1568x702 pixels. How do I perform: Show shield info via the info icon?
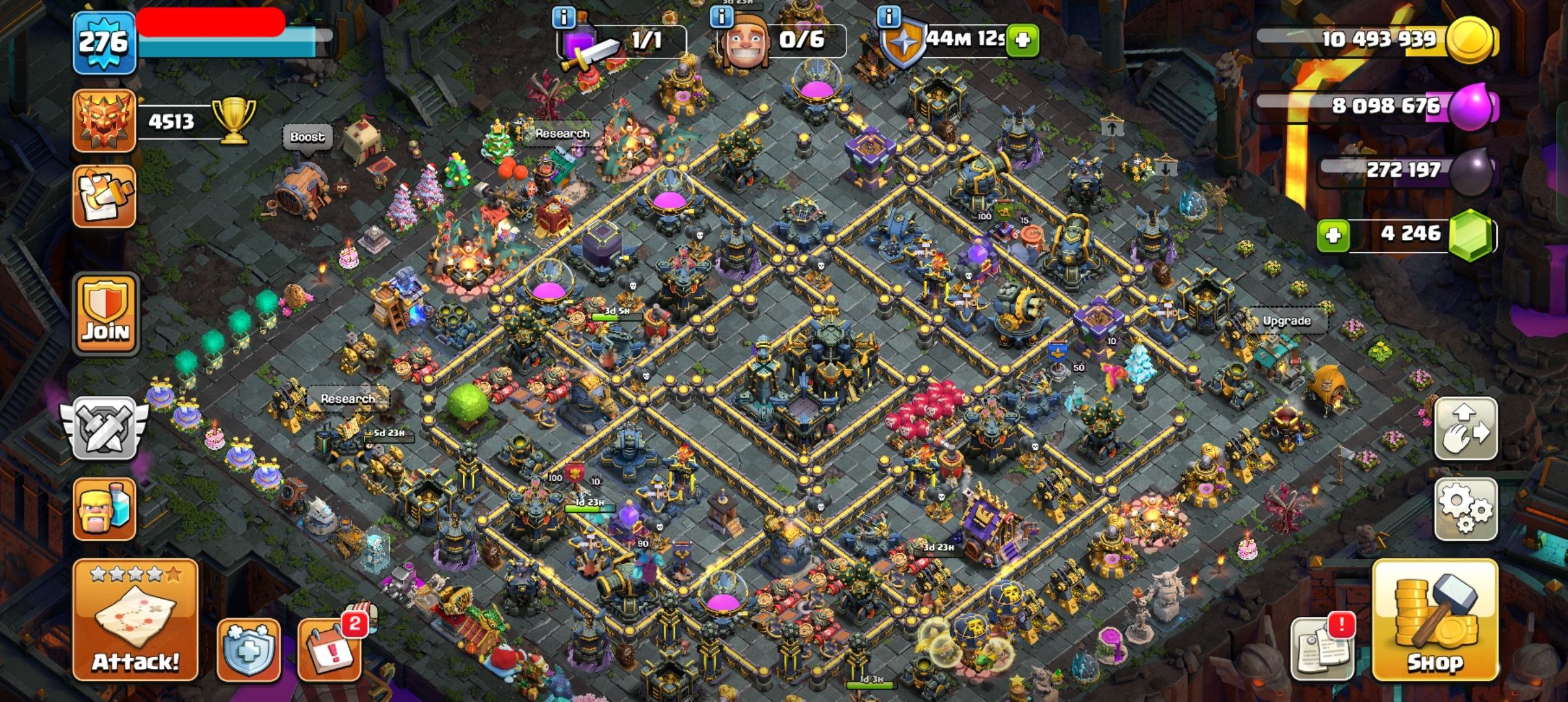click(889, 18)
